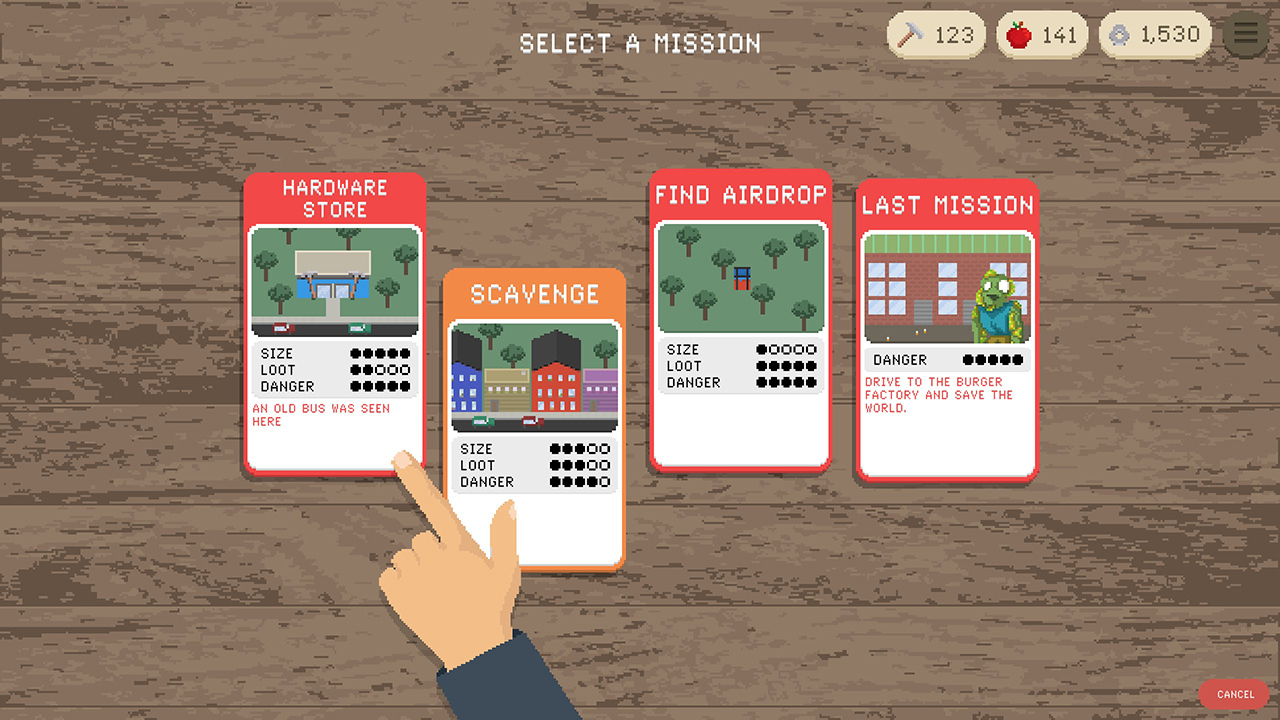This screenshot has height=720, width=1280.
Task: Click the hardware store building illustration
Action: point(335,281)
